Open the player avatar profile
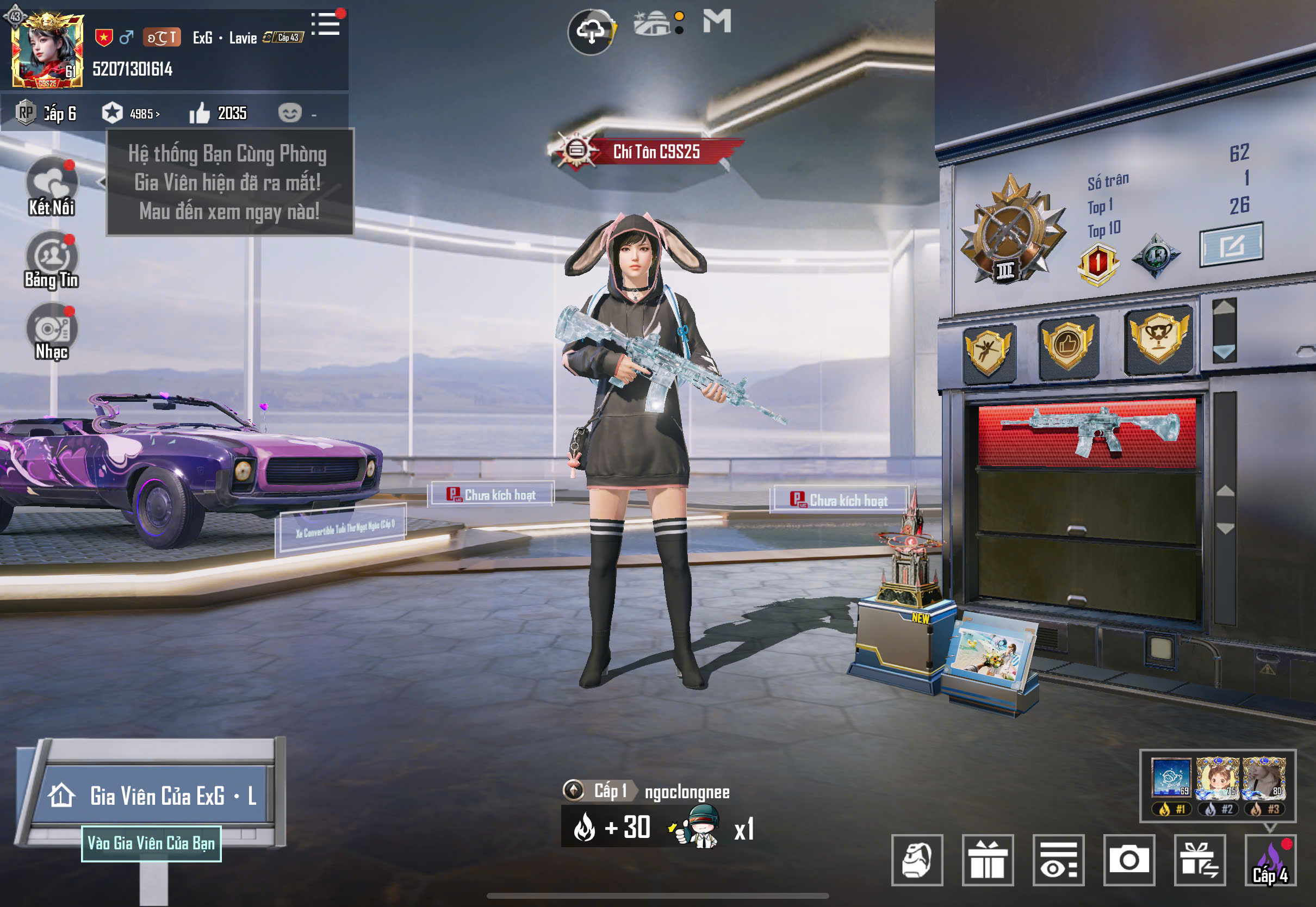The height and width of the screenshot is (907, 1316). click(48, 51)
